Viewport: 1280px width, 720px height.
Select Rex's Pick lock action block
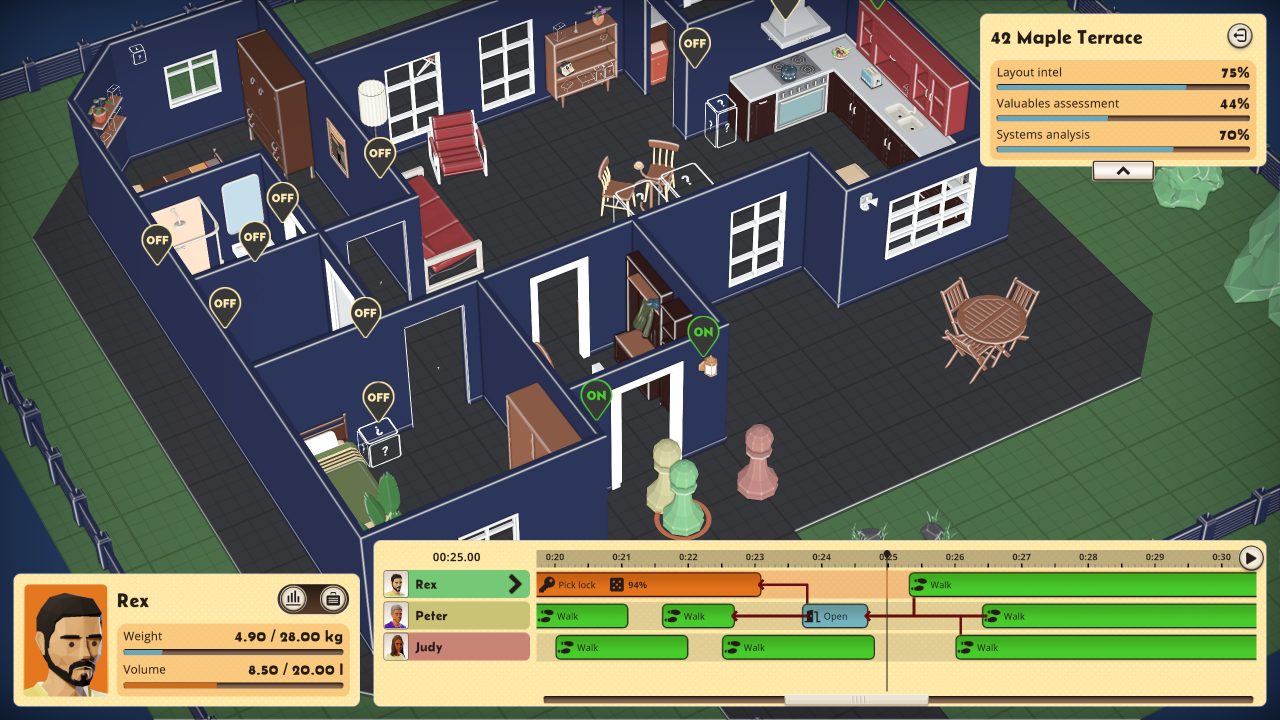(x=648, y=584)
